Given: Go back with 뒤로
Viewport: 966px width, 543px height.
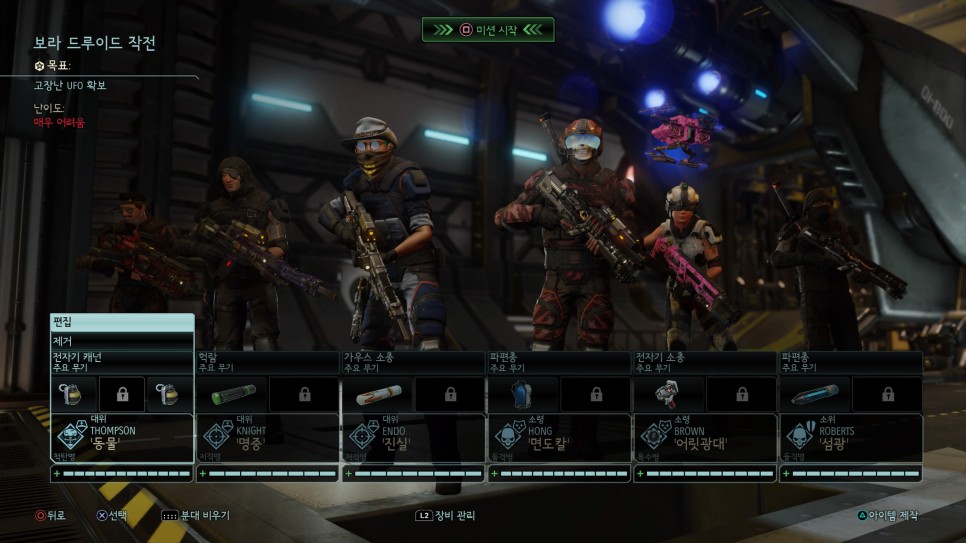Looking at the screenshot, I should pos(50,516).
